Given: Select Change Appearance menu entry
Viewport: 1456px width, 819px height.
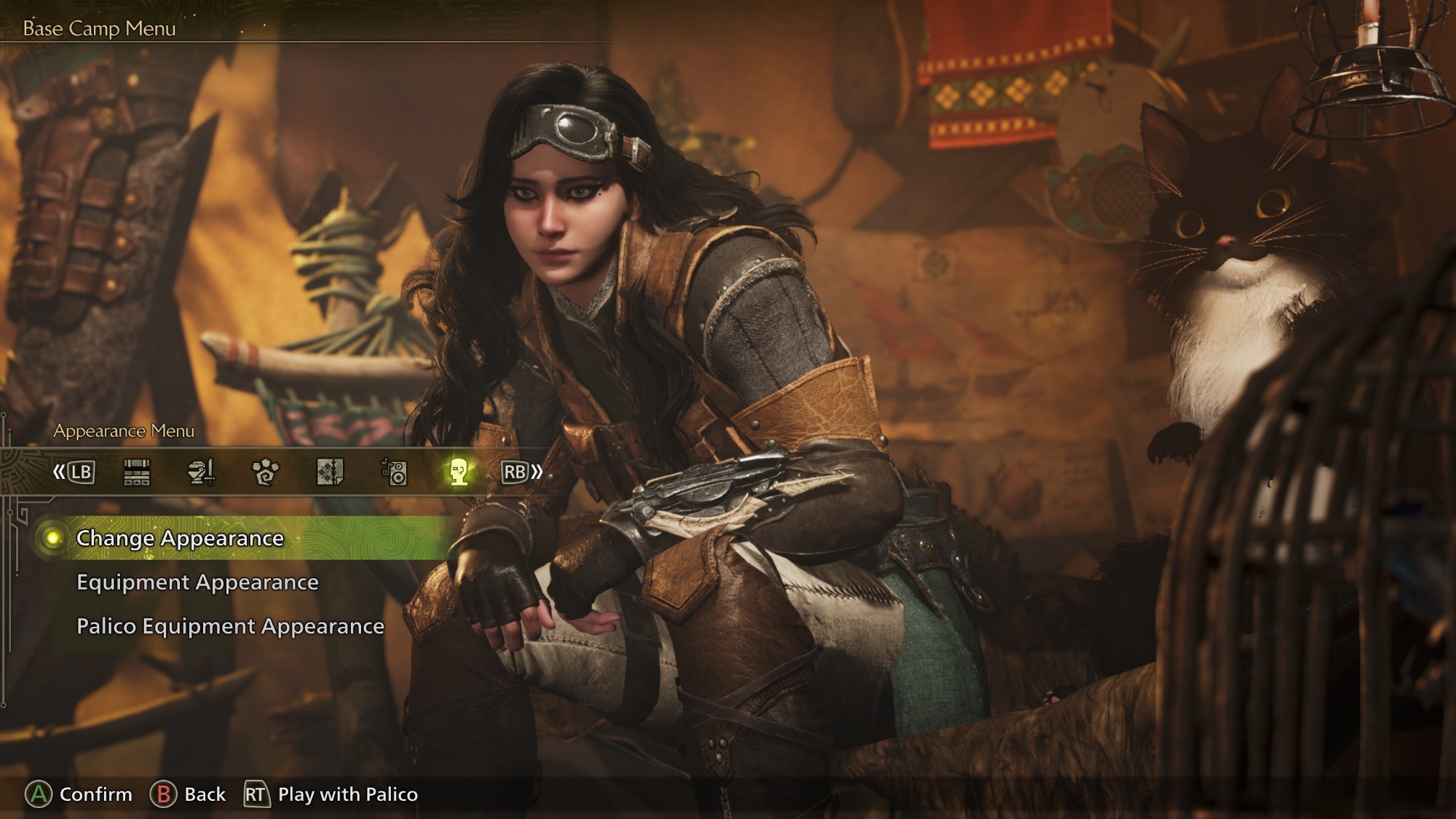Looking at the screenshot, I should pyautogui.click(x=180, y=539).
